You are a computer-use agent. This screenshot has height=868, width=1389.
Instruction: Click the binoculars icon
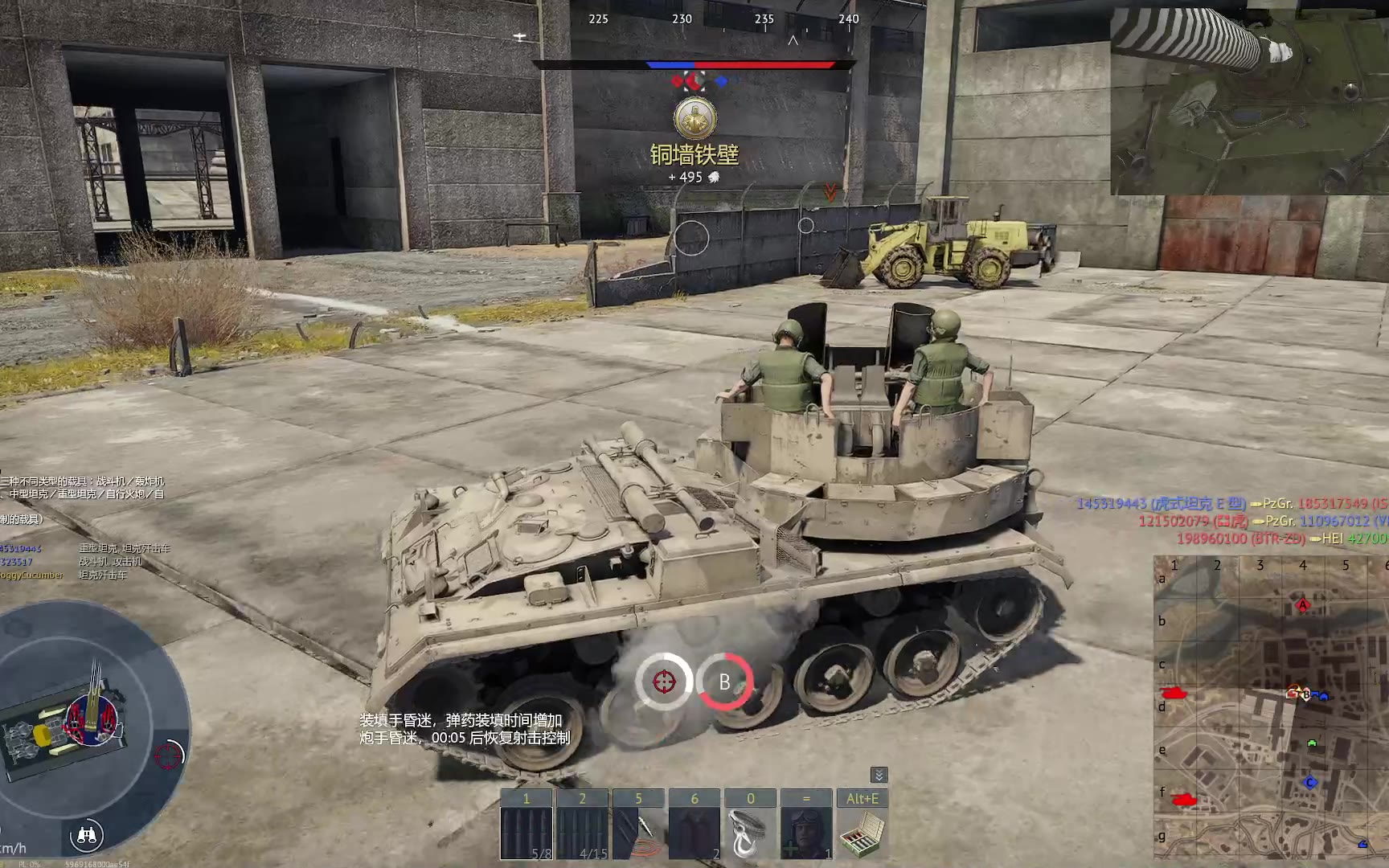(x=86, y=836)
